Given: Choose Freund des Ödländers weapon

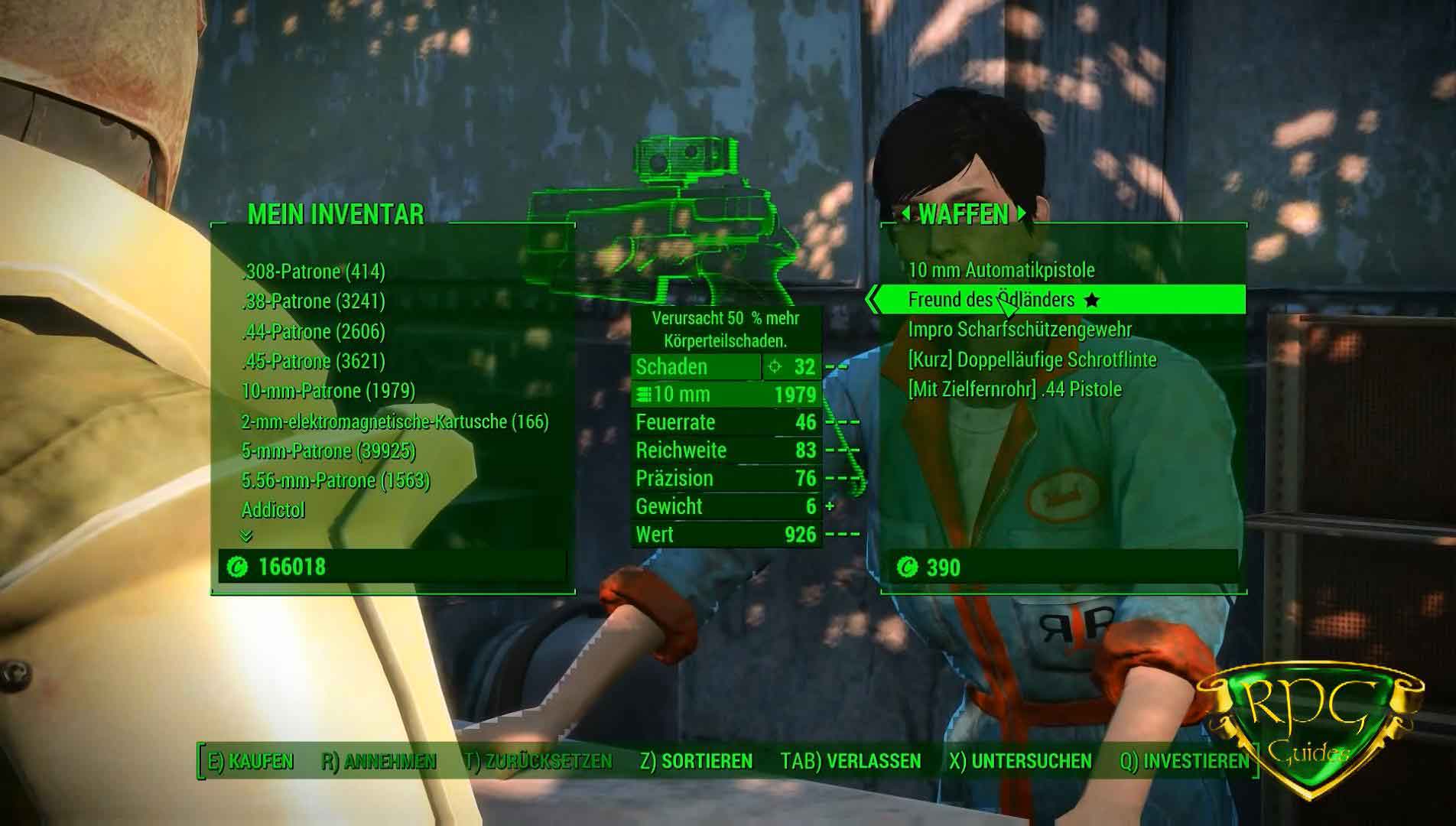Looking at the screenshot, I should click(x=991, y=300).
